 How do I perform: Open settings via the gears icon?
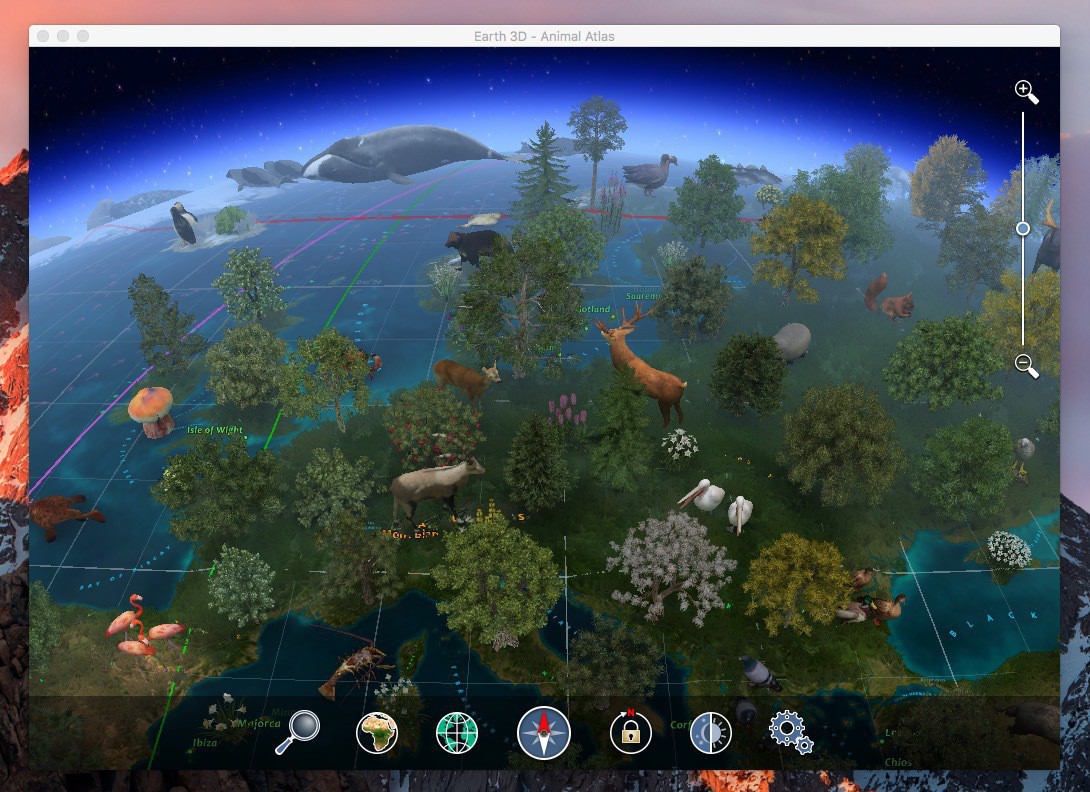click(x=790, y=731)
